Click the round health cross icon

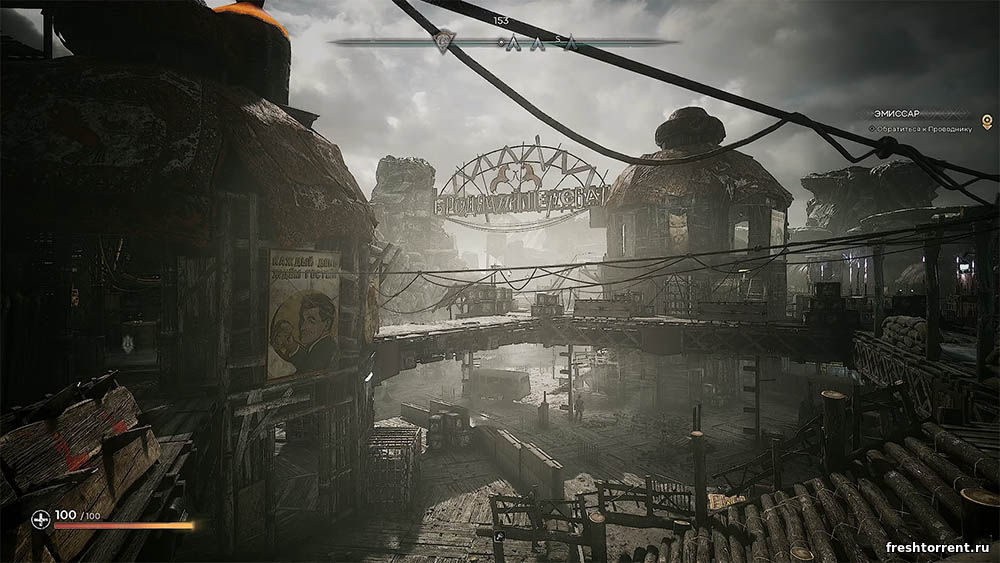point(40,518)
